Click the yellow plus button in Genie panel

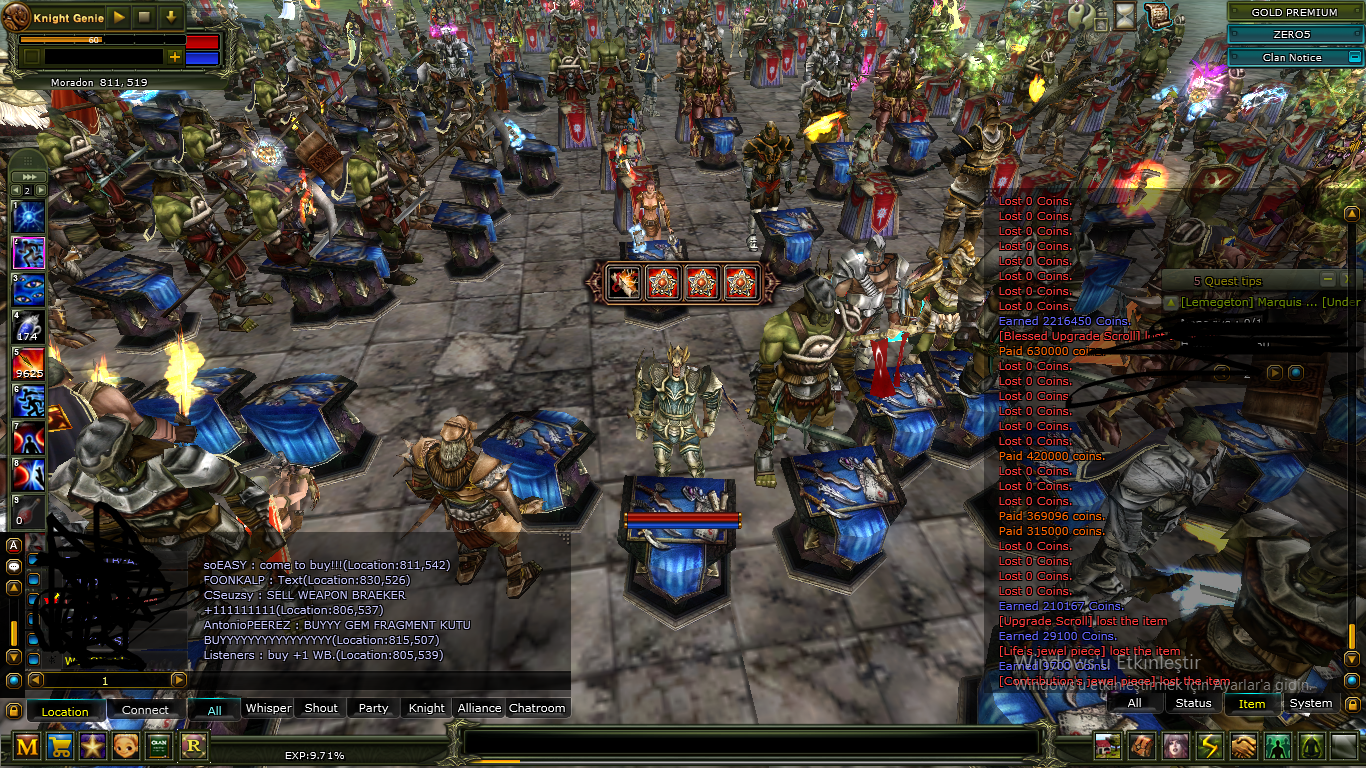point(175,57)
